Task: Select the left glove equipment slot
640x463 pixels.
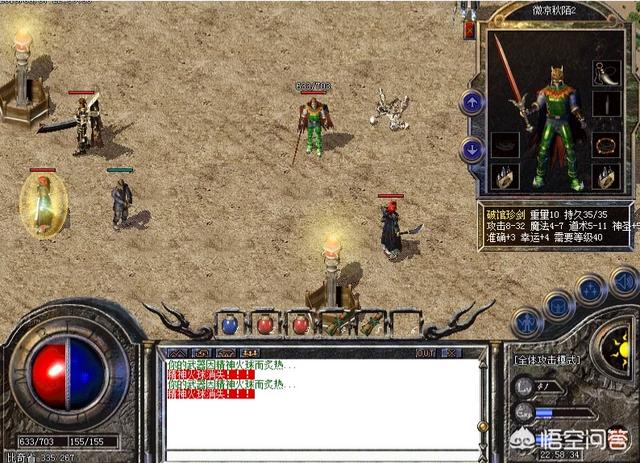Action: pos(507,178)
